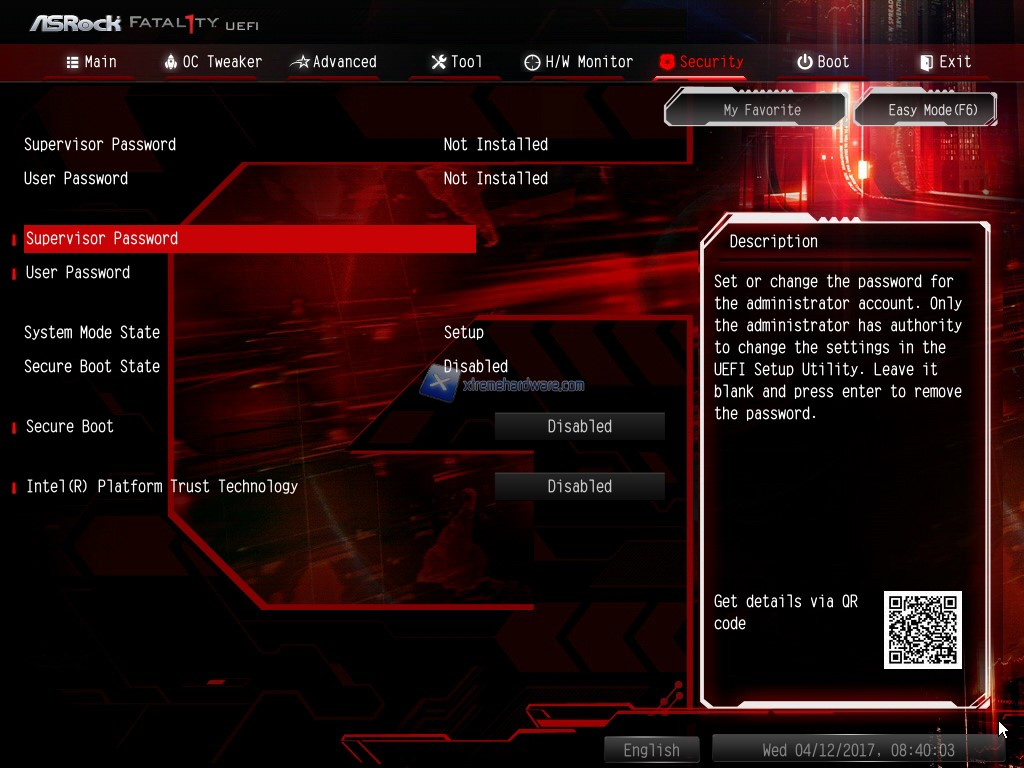Open the My Favorite page
Viewport: 1024px width, 768px height.
(762, 110)
